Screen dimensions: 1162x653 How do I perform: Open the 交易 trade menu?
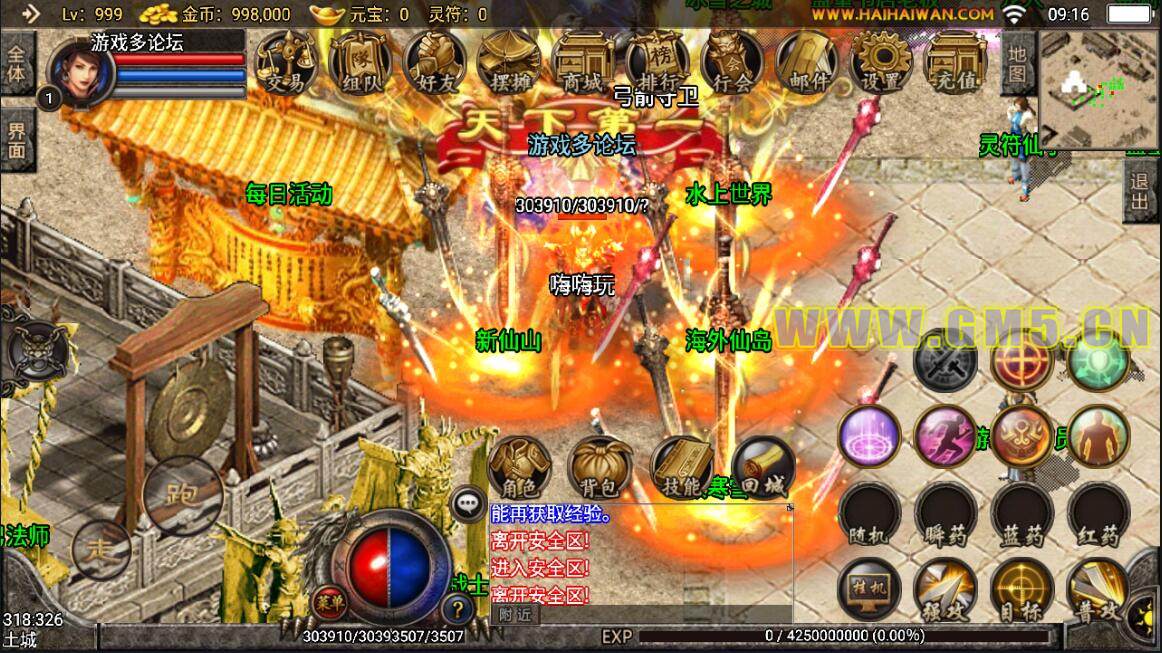tap(284, 63)
